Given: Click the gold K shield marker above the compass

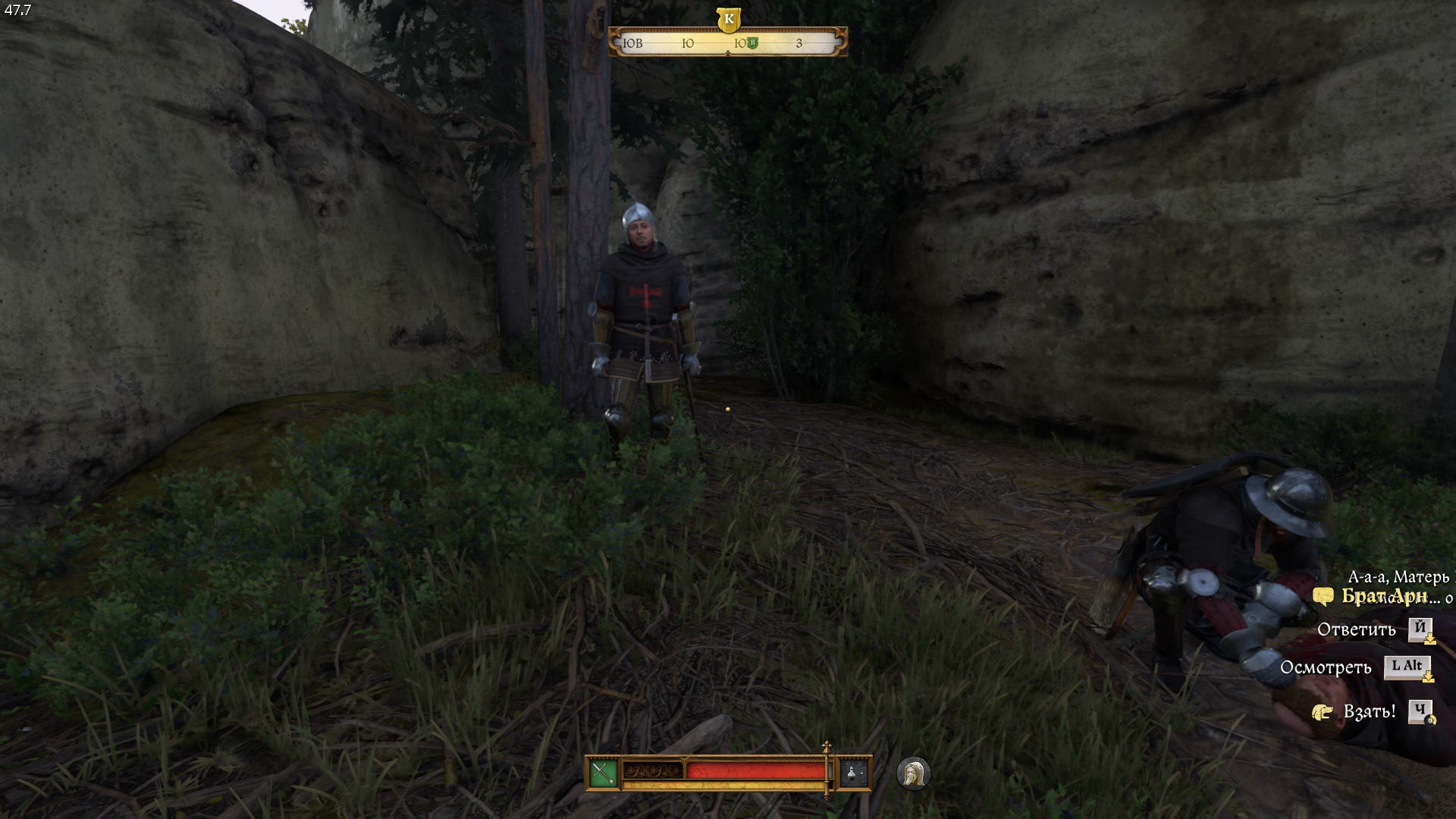Looking at the screenshot, I should 728,19.
